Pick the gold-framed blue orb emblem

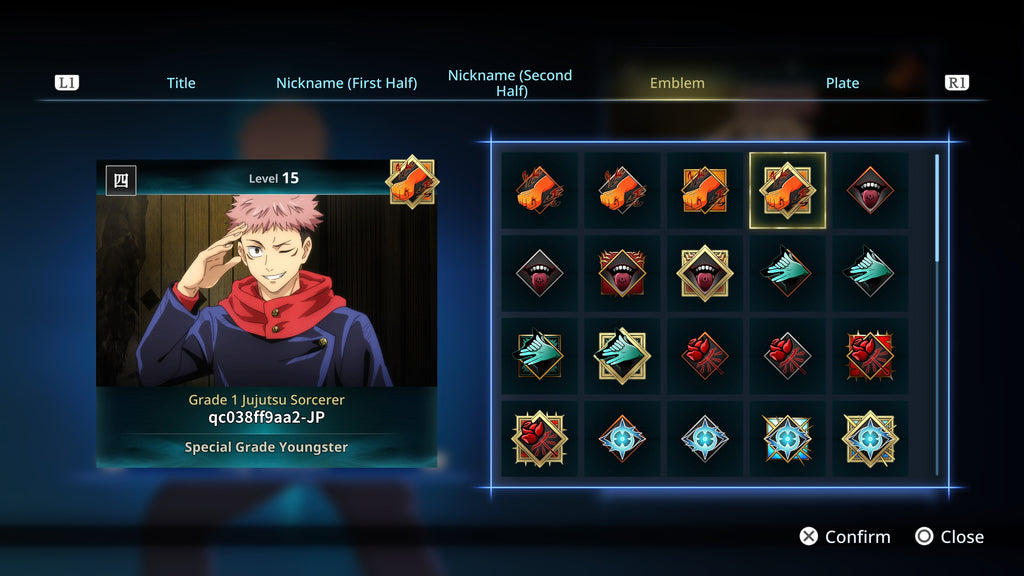pyautogui.click(x=871, y=439)
